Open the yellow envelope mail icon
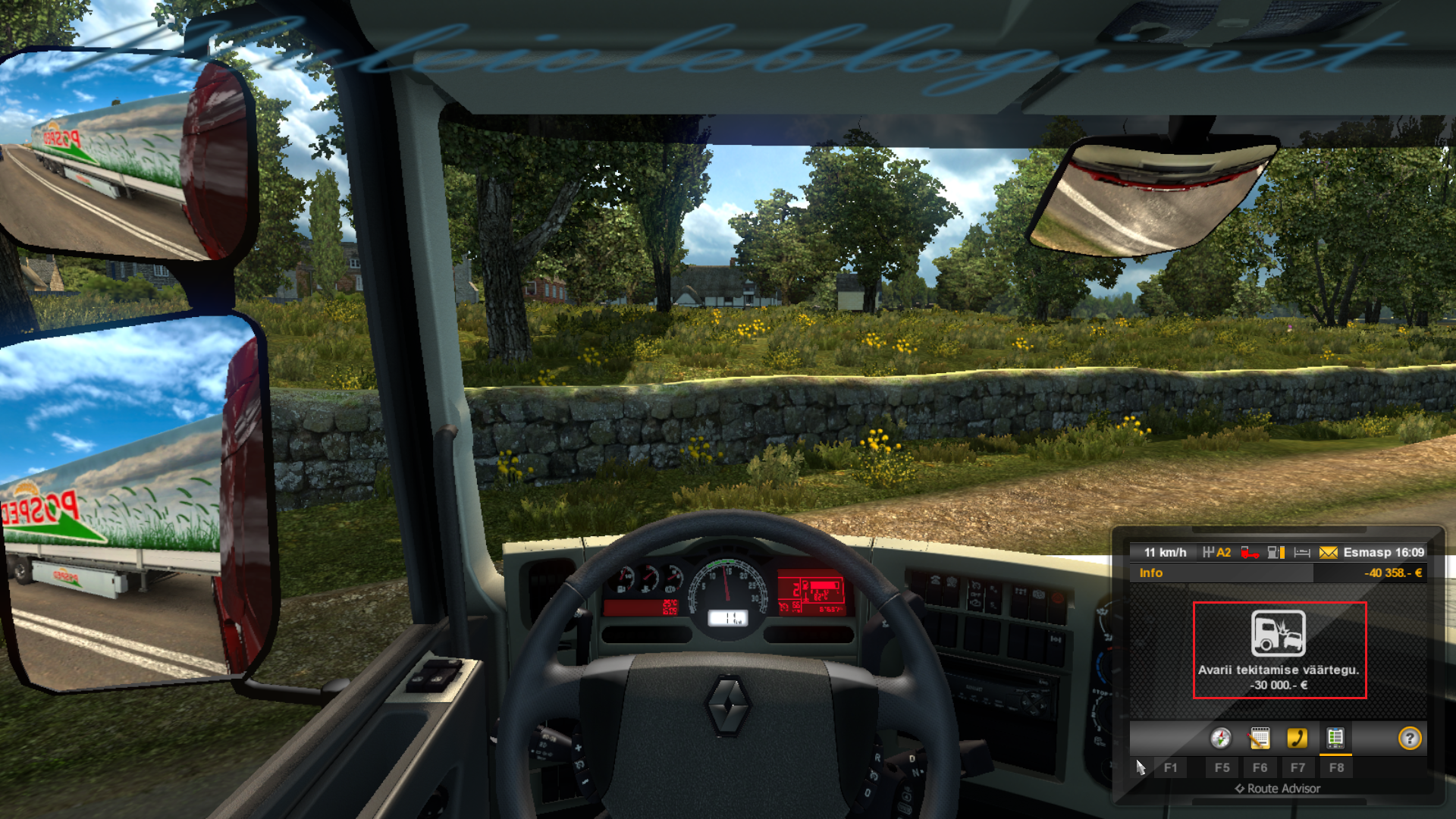This screenshot has width=1456, height=819. [x=1328, y=553]
